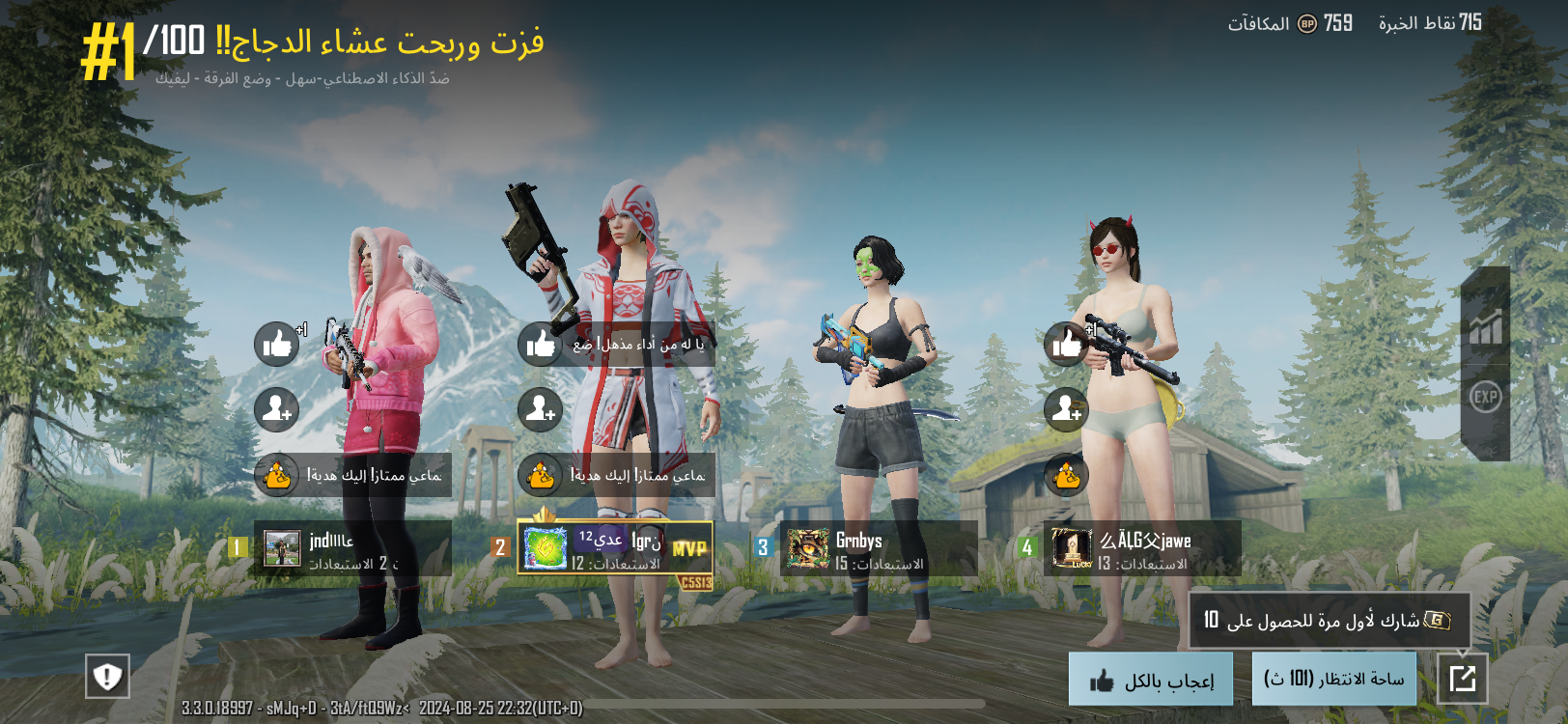
Task: Select the MVP player's name card
Action: pyautogui.click(x=615, y=548)
